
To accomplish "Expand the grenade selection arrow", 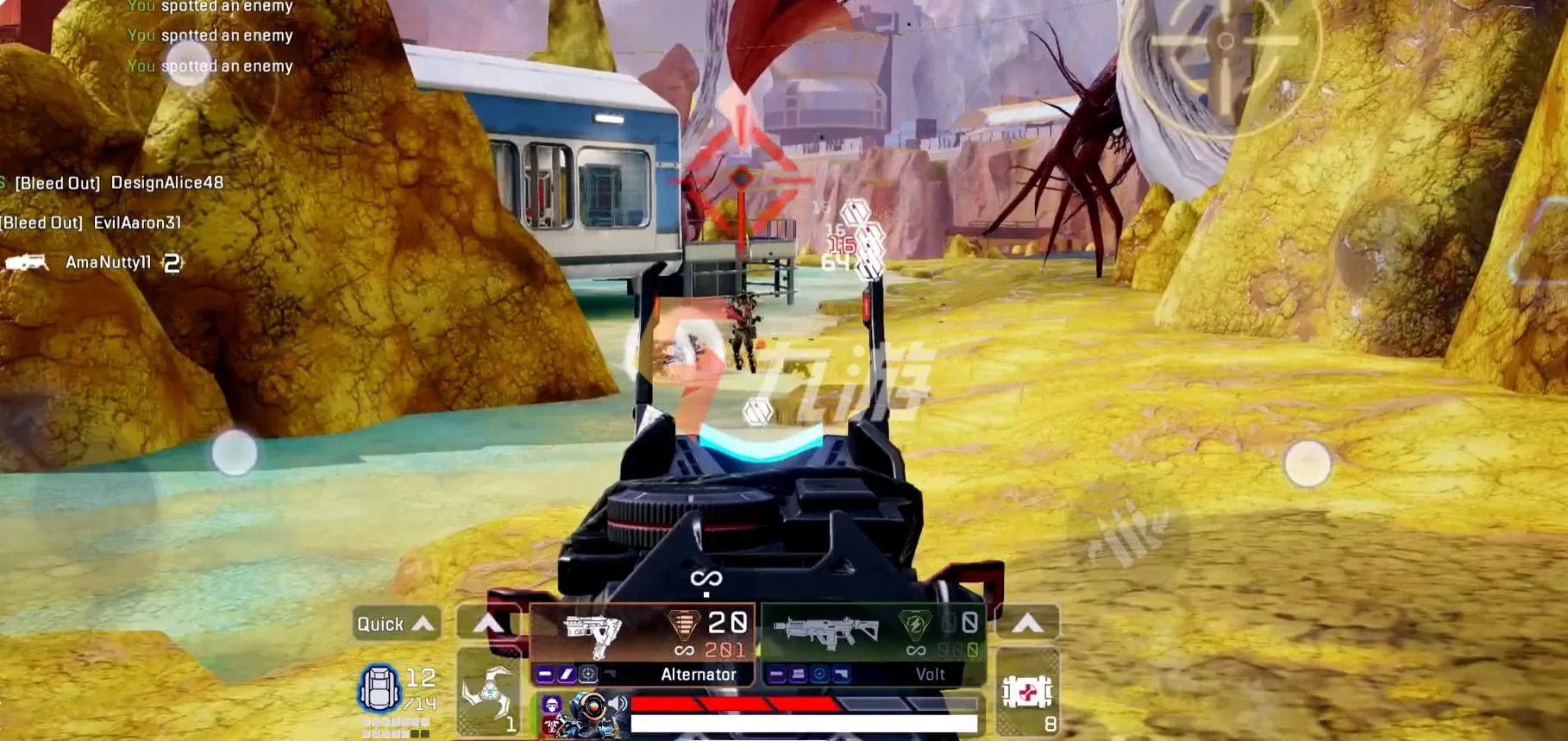I will point(487,623).
